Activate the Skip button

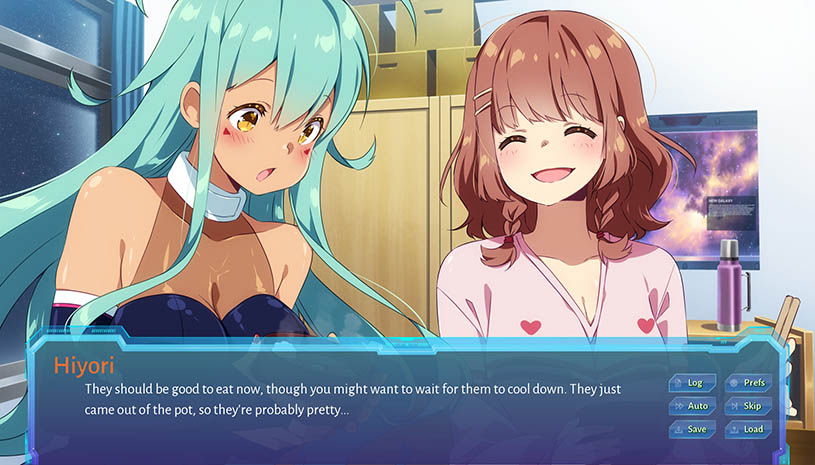[x=748, y=406]
